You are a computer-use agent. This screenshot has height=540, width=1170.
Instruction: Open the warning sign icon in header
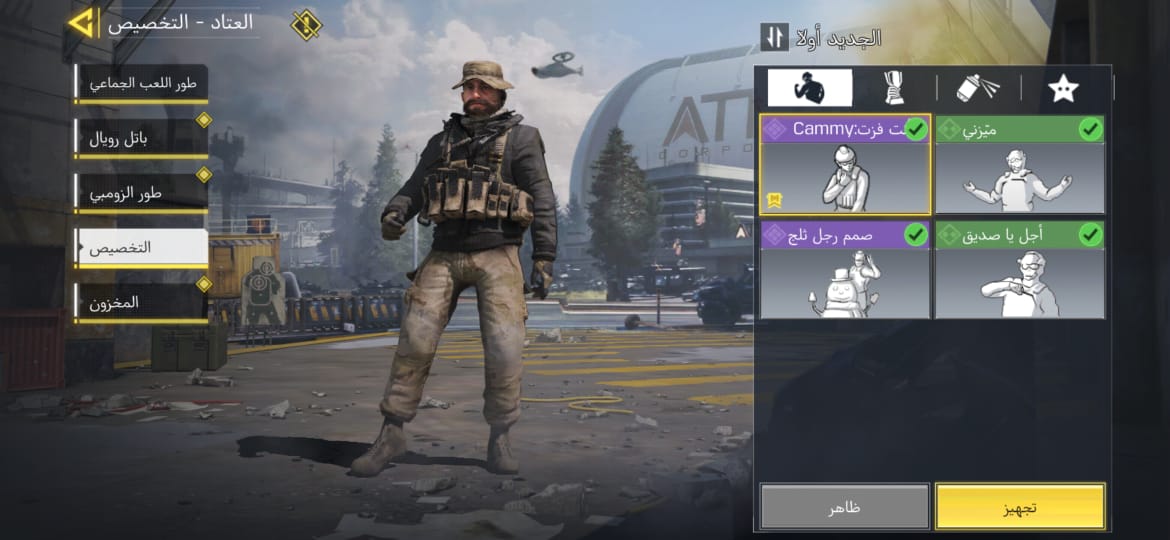[305, 23]
